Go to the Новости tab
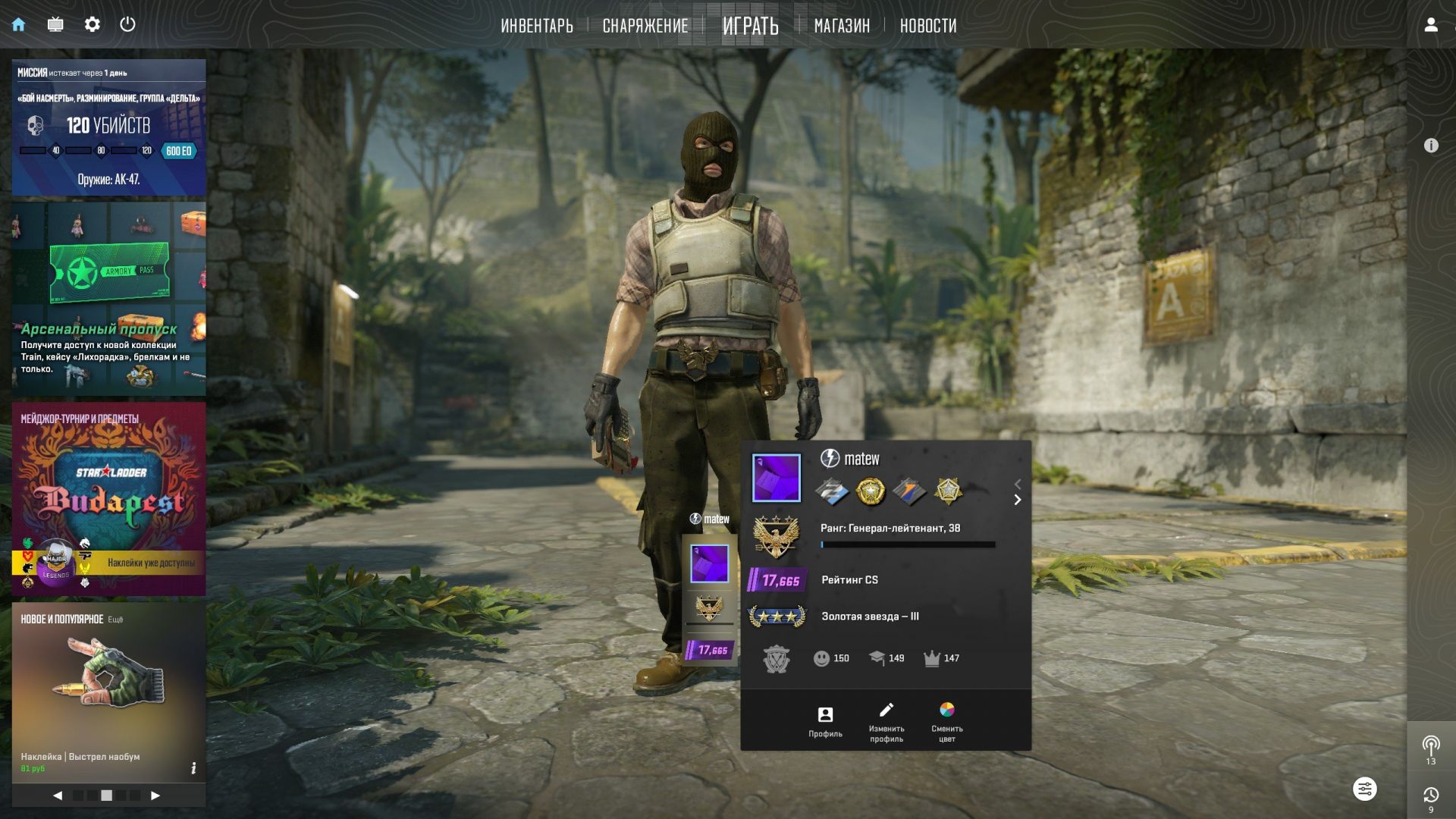Image resolution: width=1456 pixels, height=819 pixels. pyautogui.click(x=927, y=26)
